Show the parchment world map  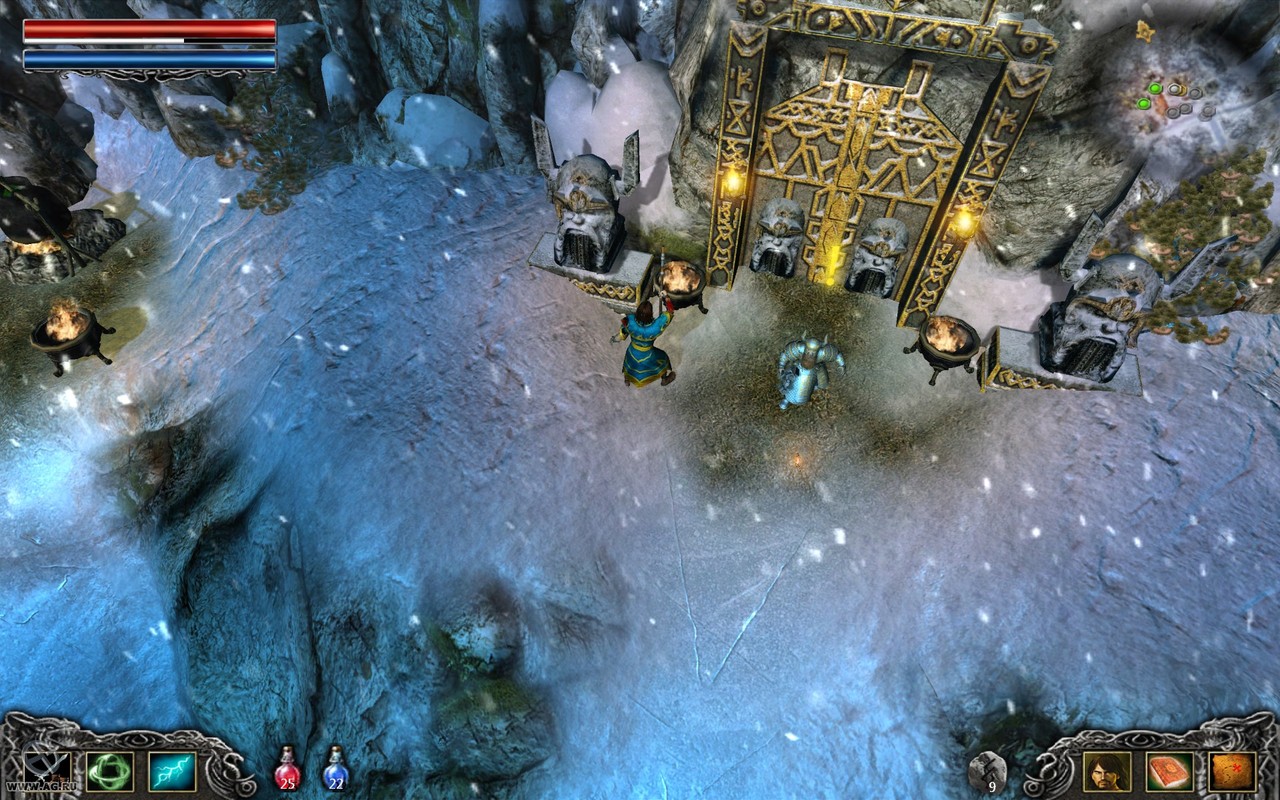tap(1231, 771)
